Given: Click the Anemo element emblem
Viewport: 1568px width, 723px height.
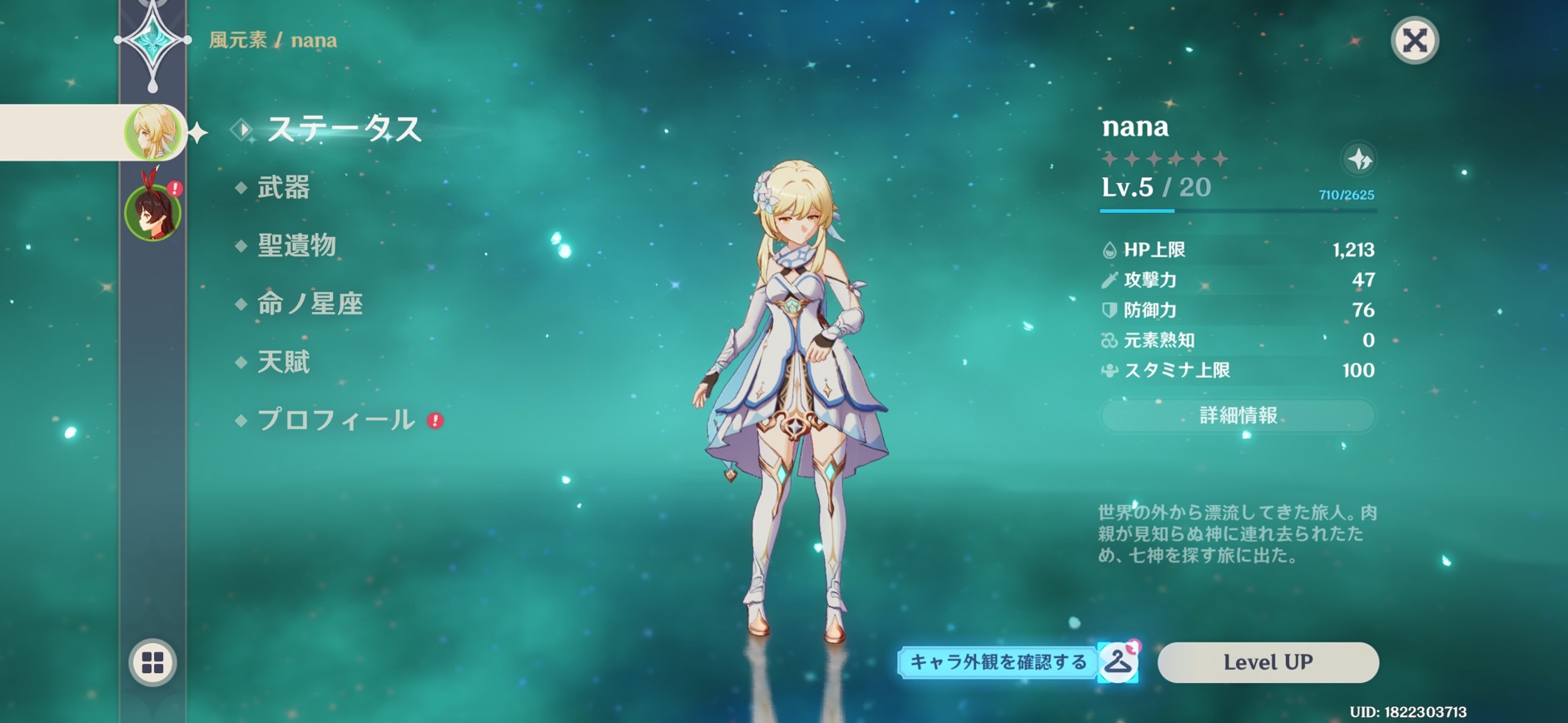Looking at the screenshot, I should point(152,42).
